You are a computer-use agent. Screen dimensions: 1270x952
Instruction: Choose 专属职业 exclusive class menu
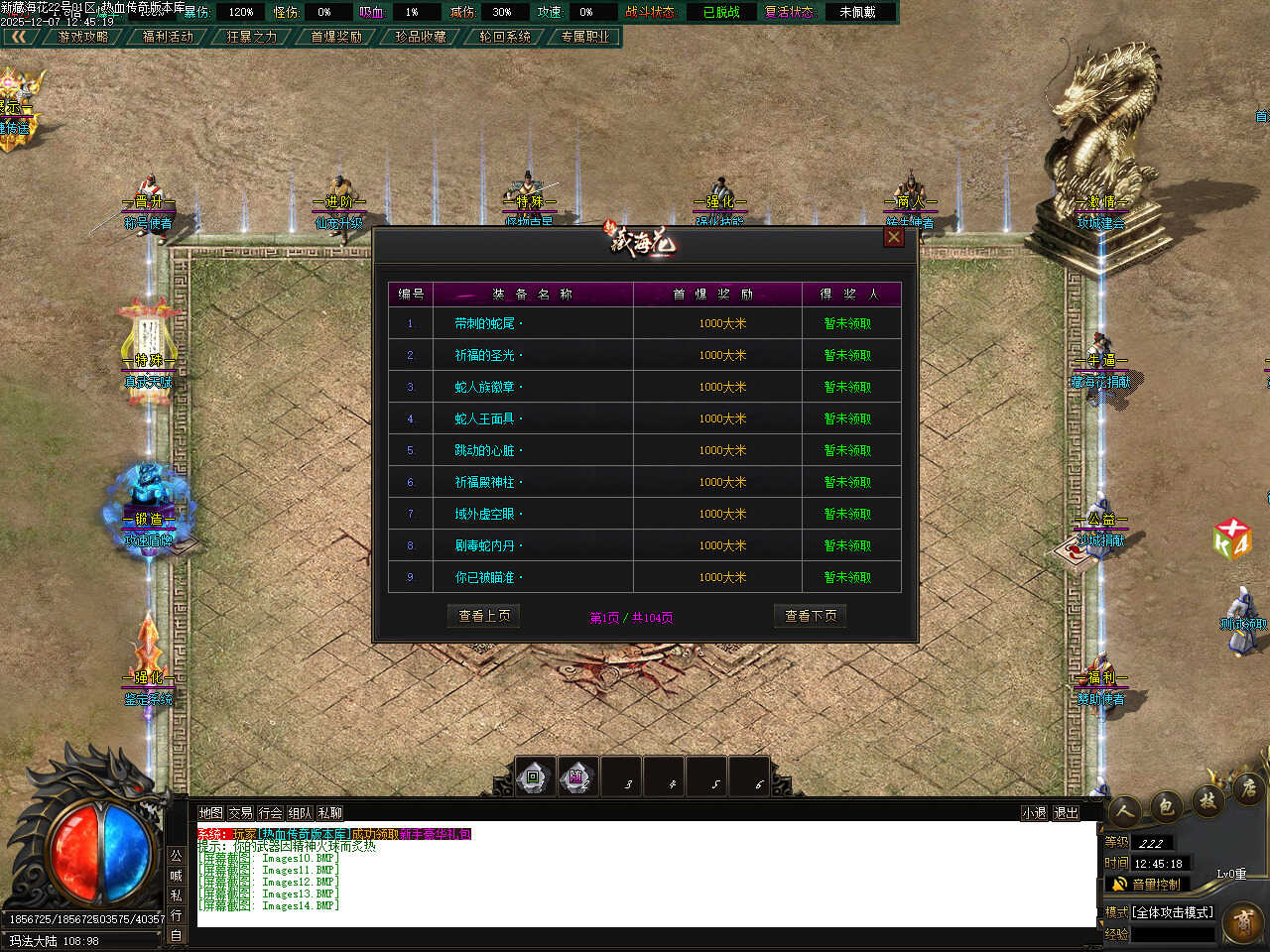point(585,37)
